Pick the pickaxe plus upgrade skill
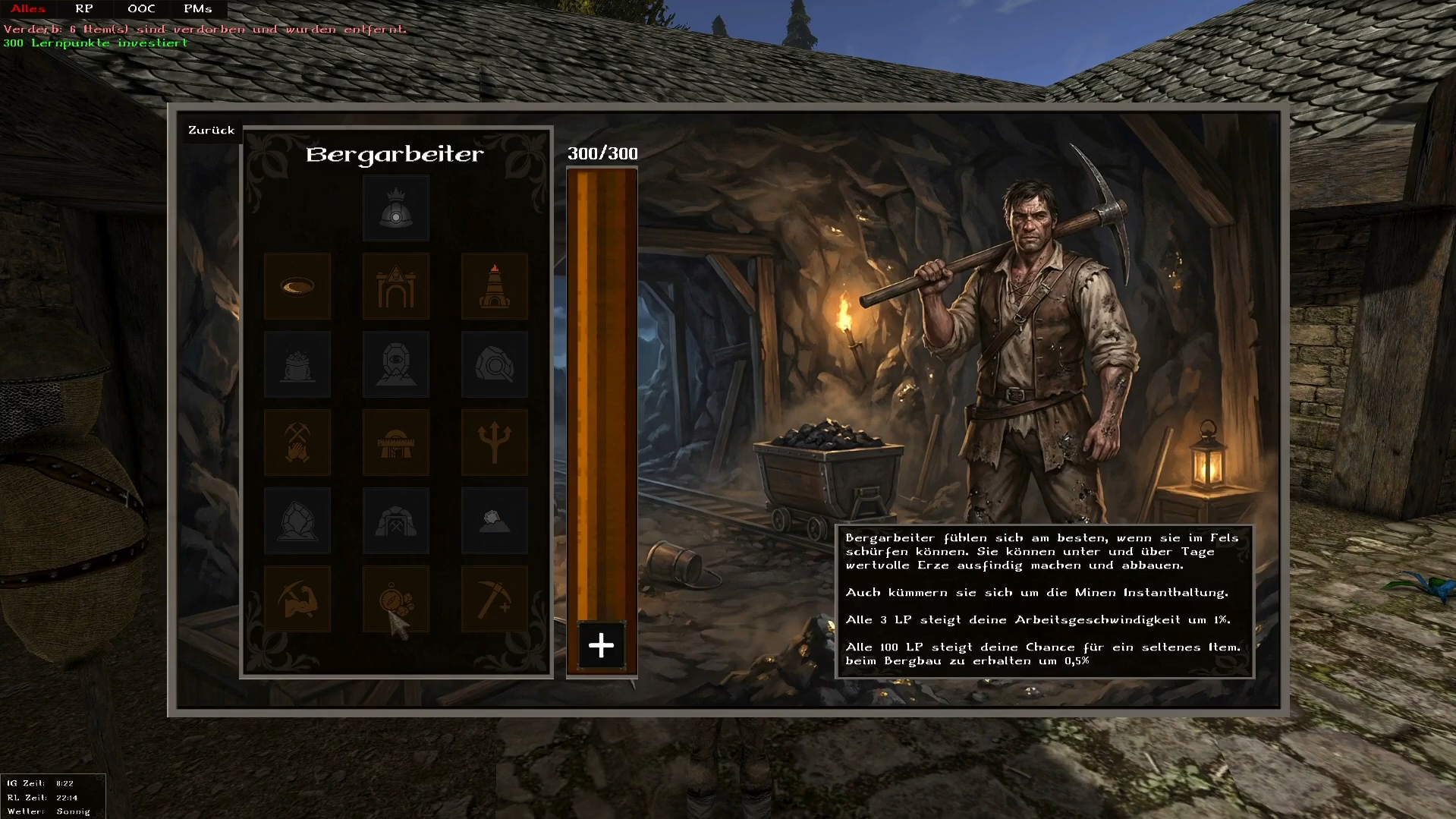 [495, 599]
